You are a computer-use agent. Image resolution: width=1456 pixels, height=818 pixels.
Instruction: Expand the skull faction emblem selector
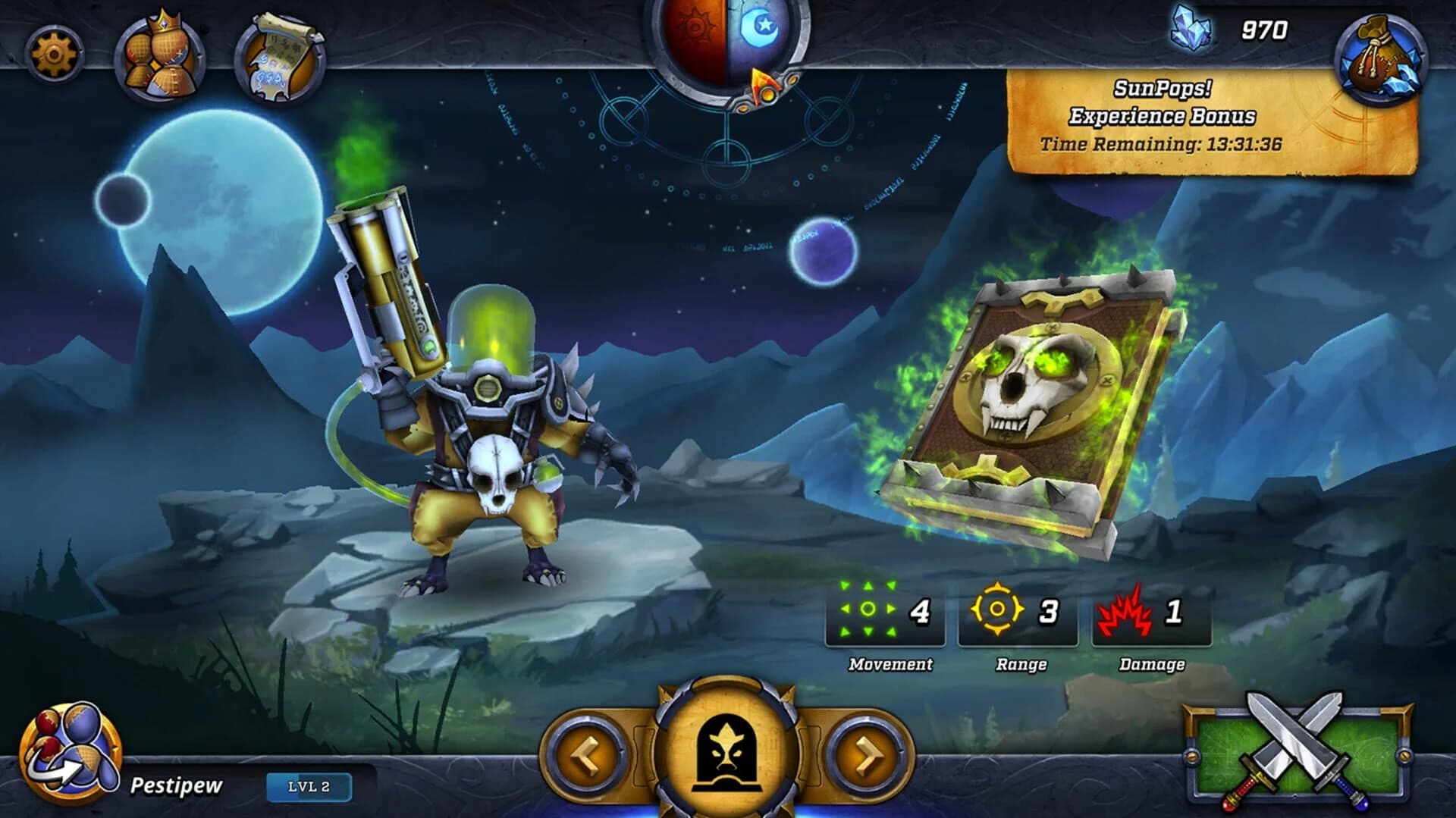coord(728,754)
